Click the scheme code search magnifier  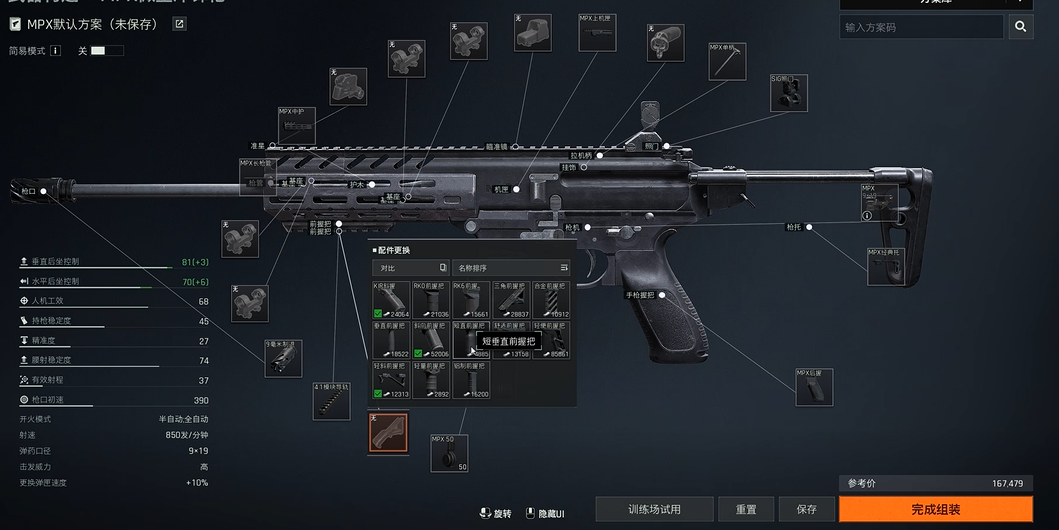click(1020, 27)
